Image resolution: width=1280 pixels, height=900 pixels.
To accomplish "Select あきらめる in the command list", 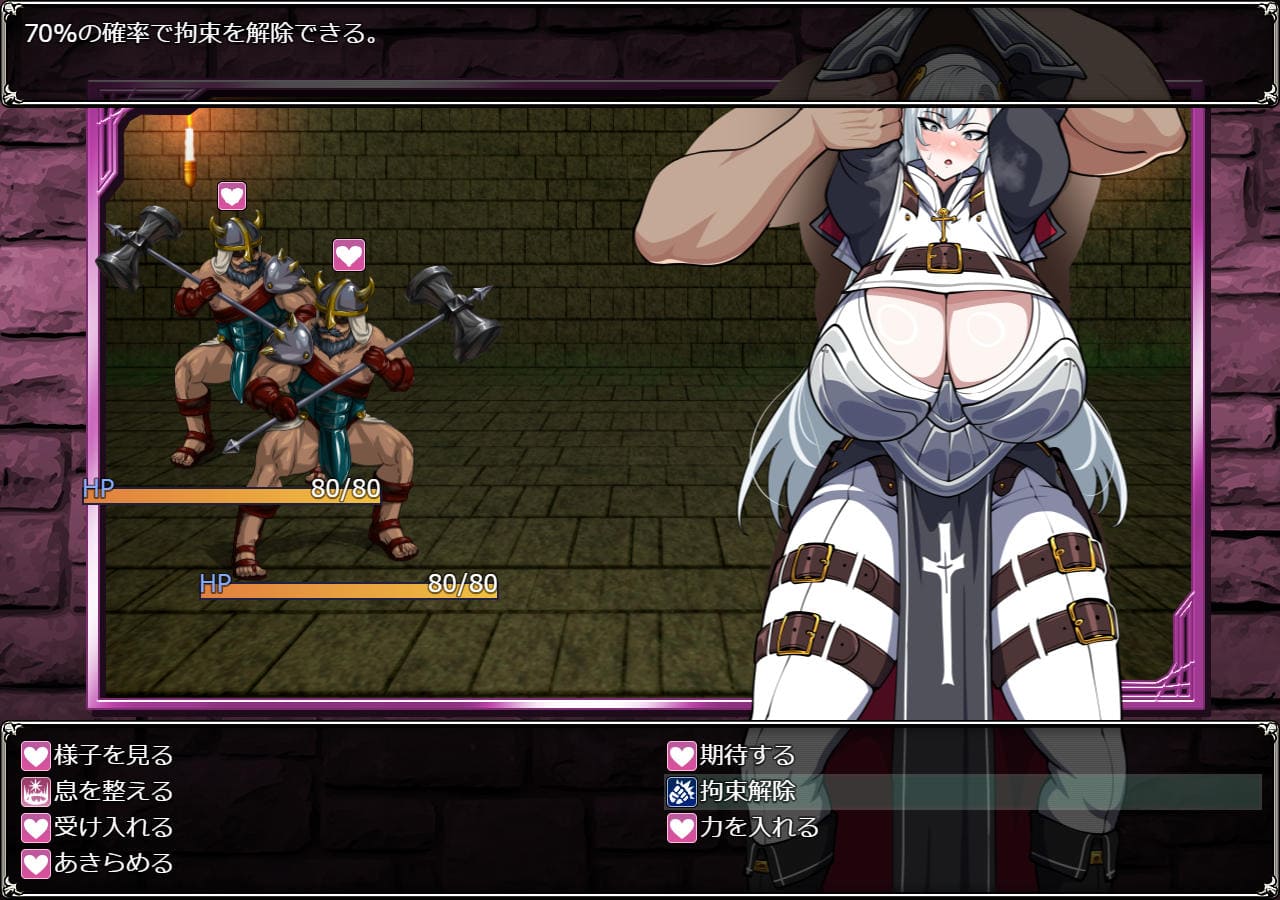I will 113,863.
